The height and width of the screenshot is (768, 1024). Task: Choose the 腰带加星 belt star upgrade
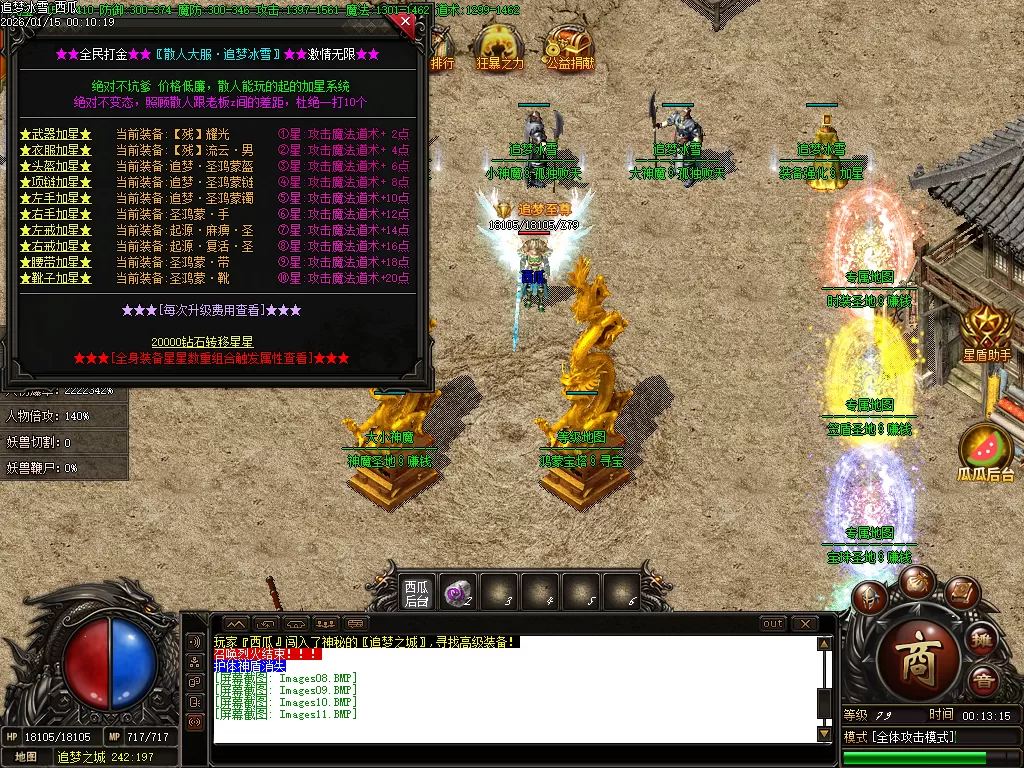click(56, 262)
